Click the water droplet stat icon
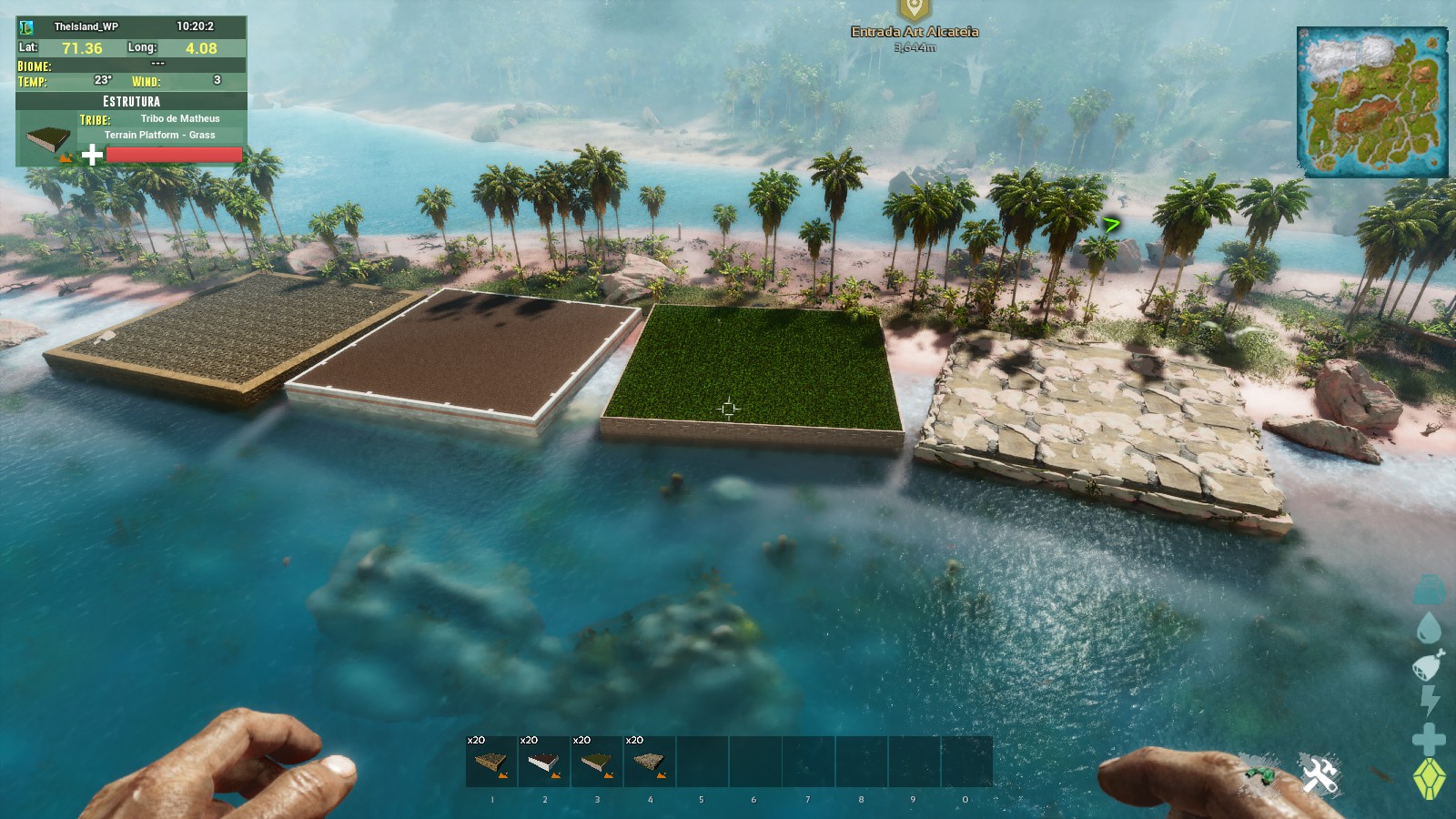 (1427, 626)
